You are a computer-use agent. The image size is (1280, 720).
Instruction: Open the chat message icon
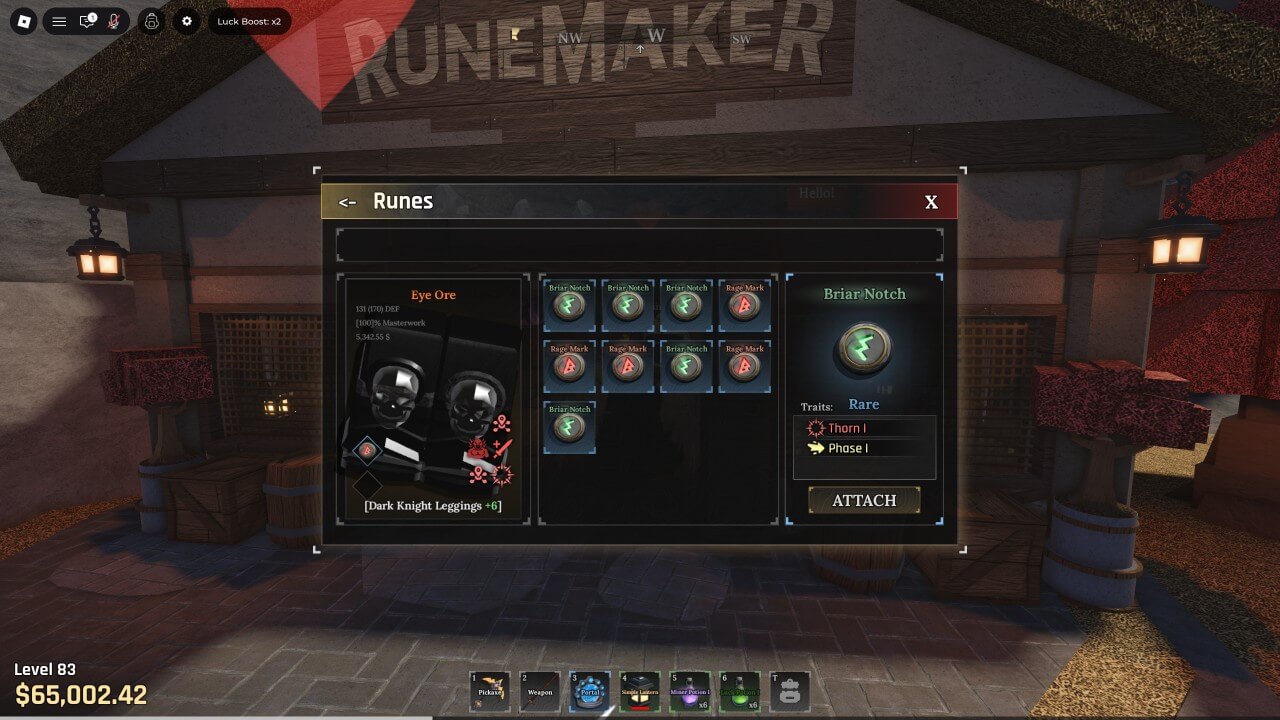click(87, 21)
